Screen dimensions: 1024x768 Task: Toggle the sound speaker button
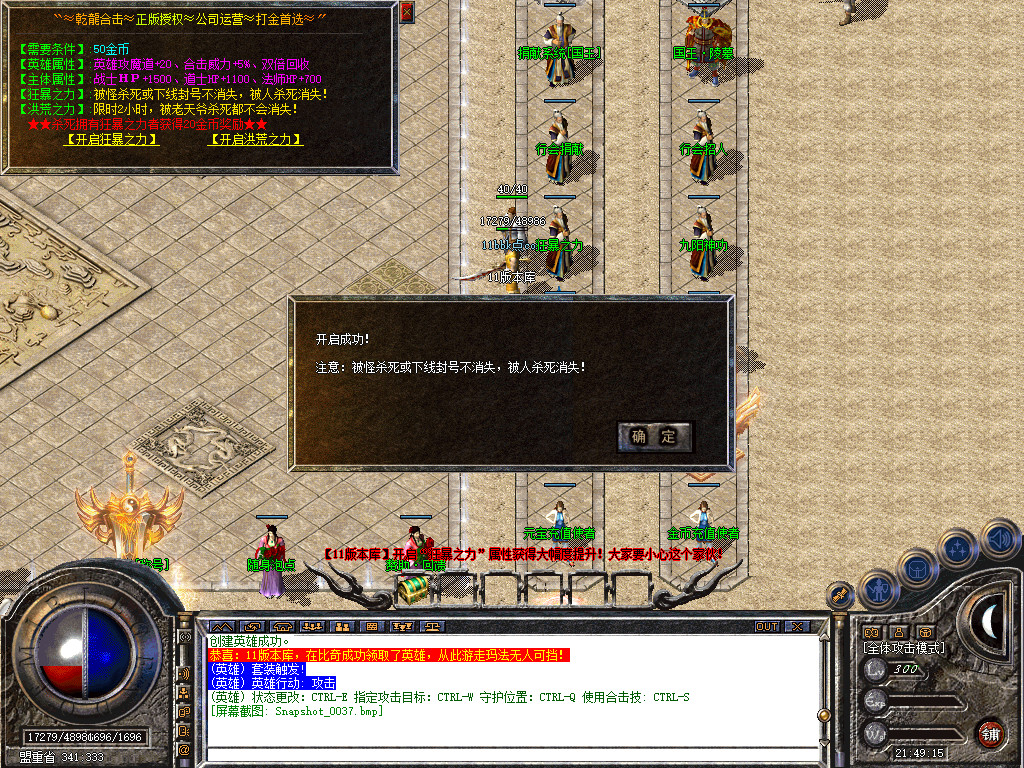click(x=1000, y=539)
